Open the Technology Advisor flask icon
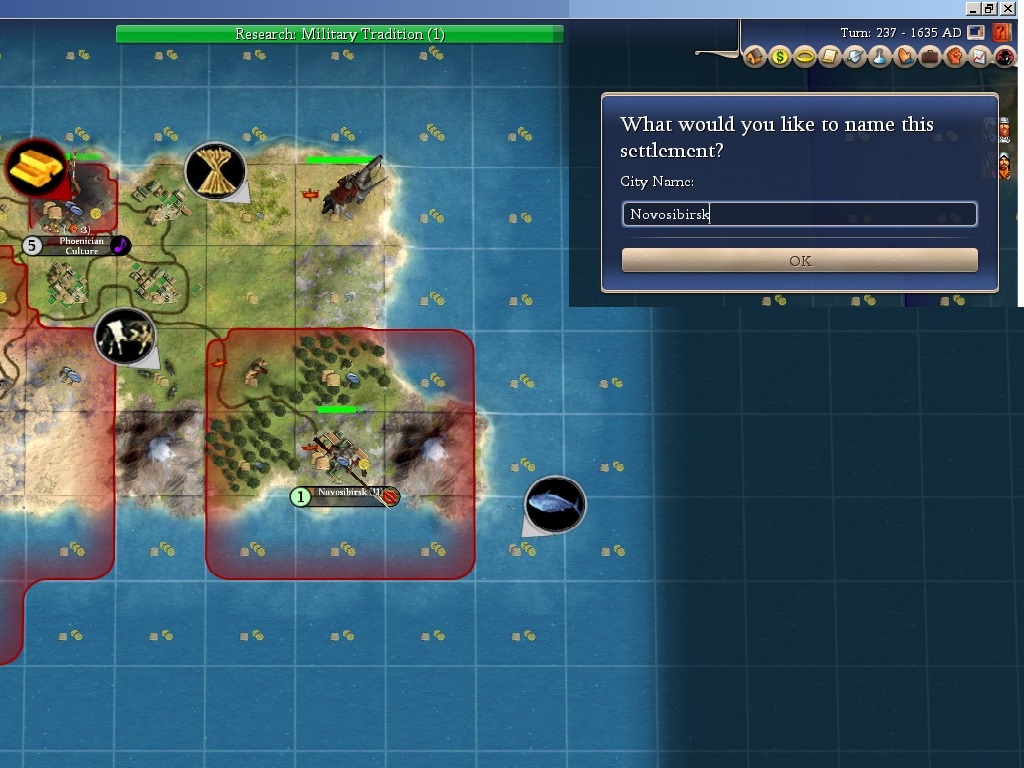The width and height of the screenshot is (1024, 768). tap(880, 56)
